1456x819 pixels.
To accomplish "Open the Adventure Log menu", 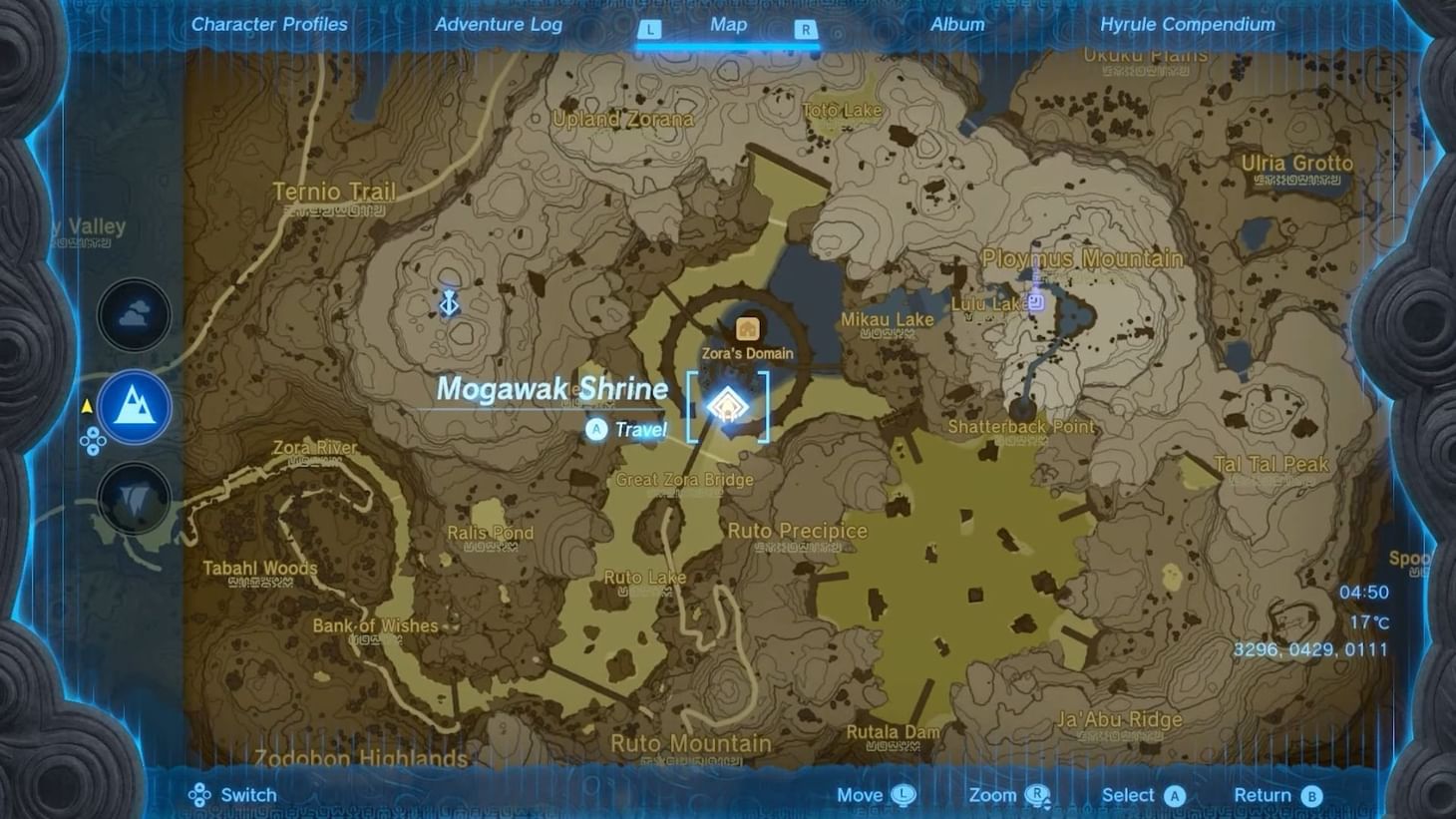I will (x=499, y=23).
